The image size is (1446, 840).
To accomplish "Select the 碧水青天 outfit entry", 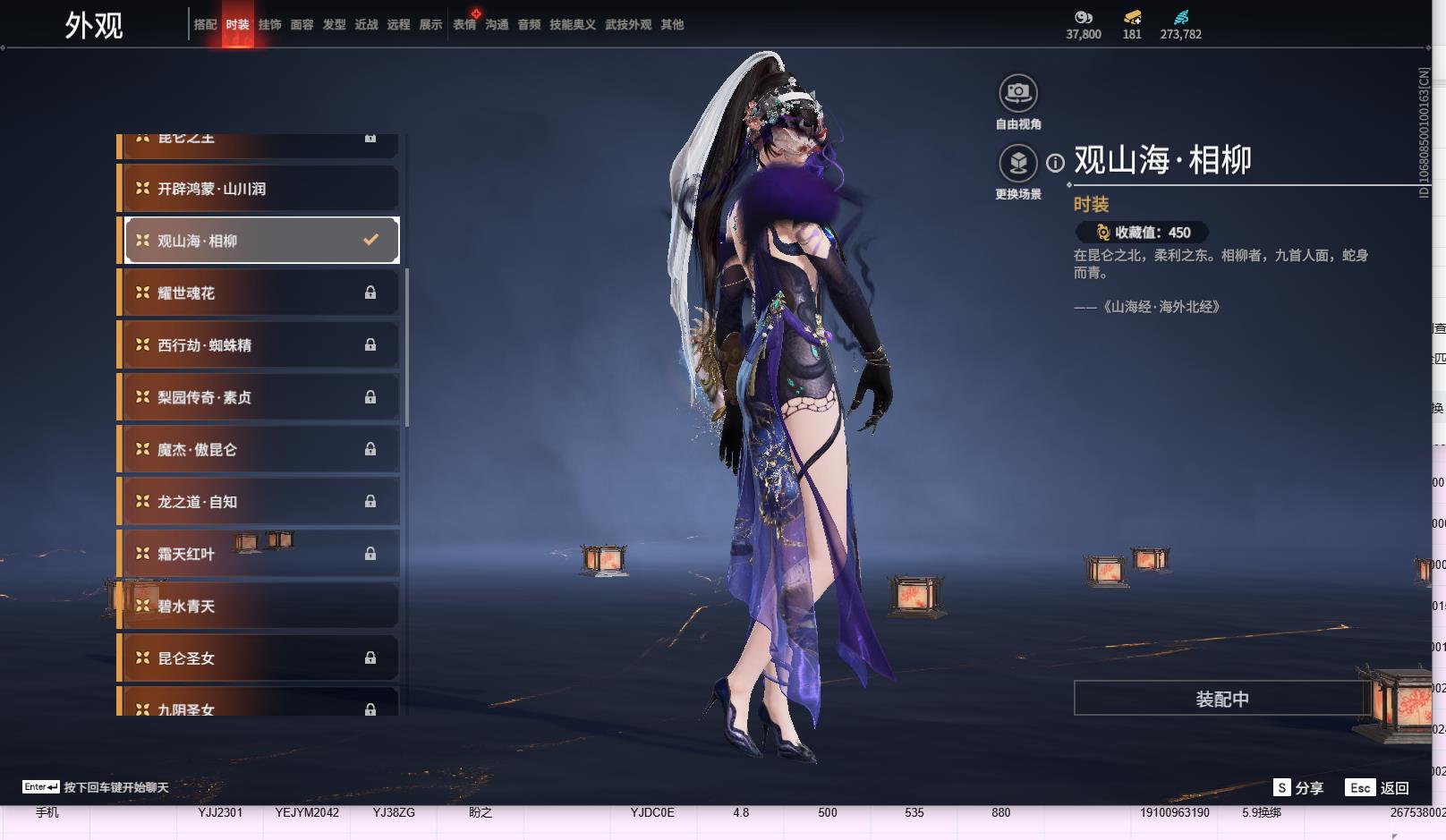I will 259,607.
